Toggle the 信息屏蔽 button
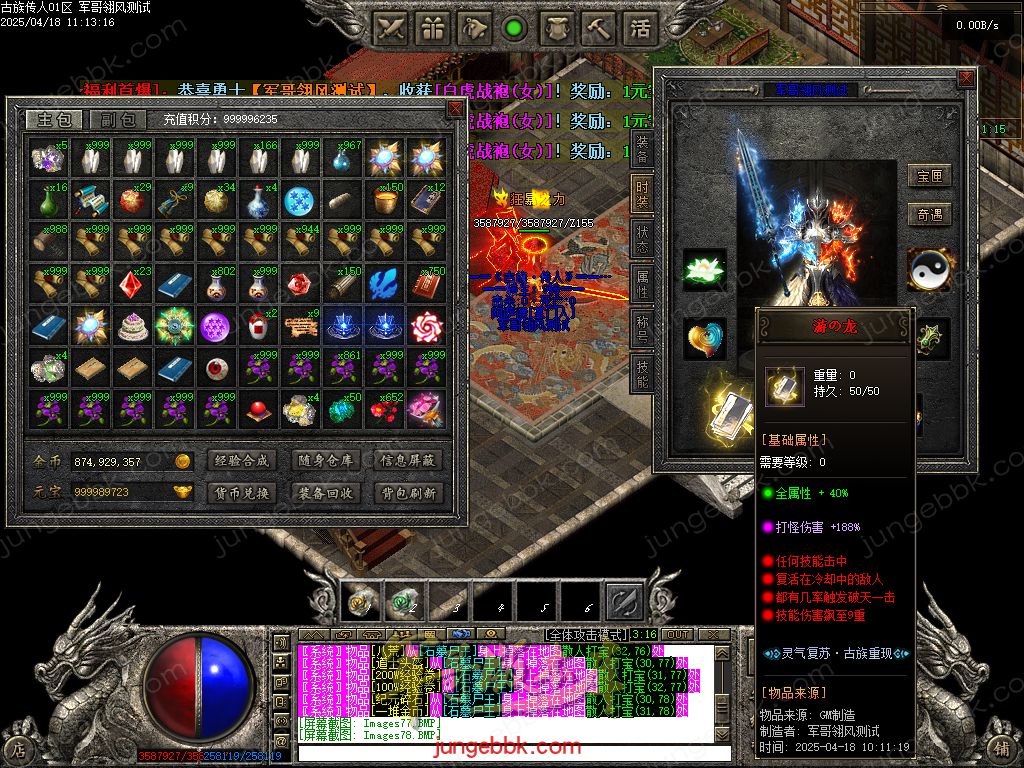This screenshot has width=1024, height=768. (x=407, y=461)
